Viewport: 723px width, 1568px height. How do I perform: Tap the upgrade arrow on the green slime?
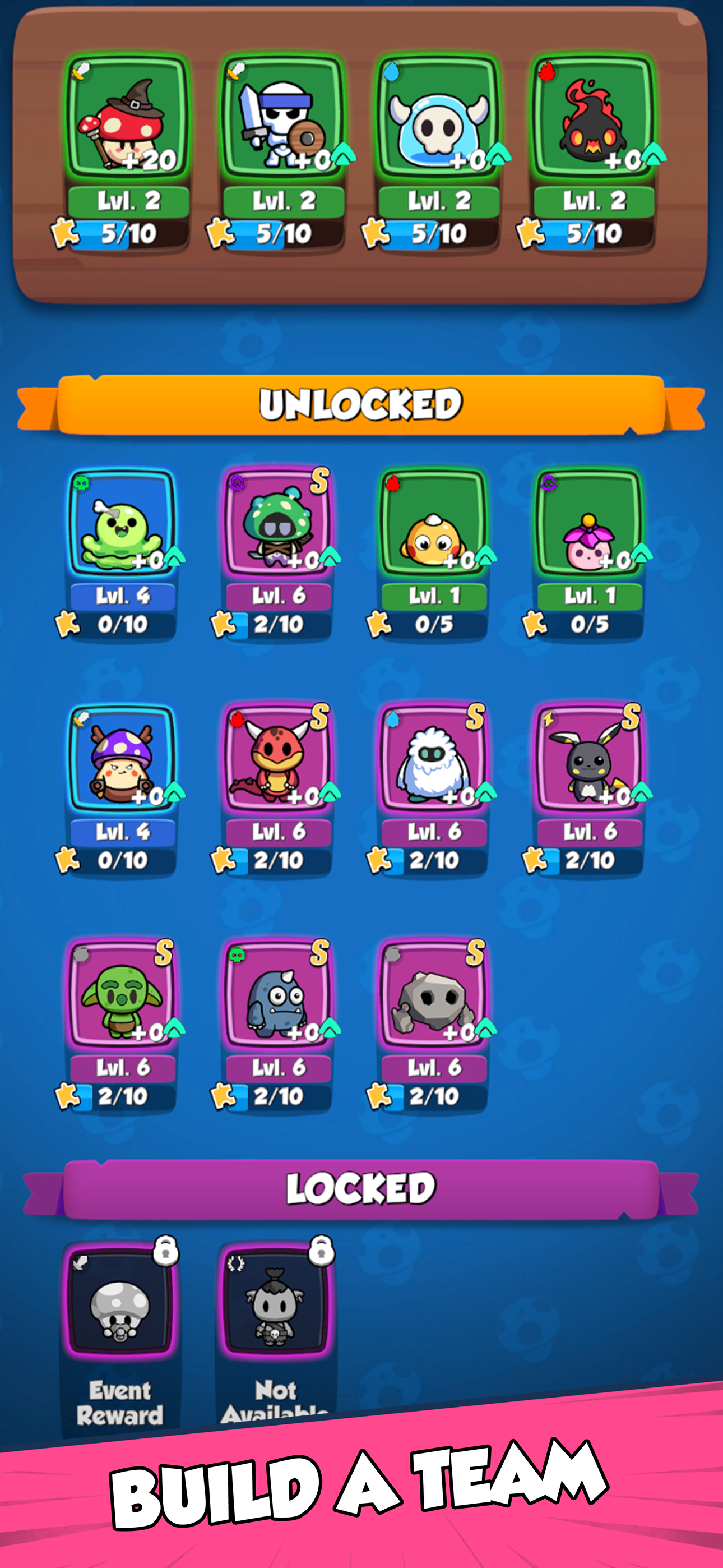[x=175, y=555]
